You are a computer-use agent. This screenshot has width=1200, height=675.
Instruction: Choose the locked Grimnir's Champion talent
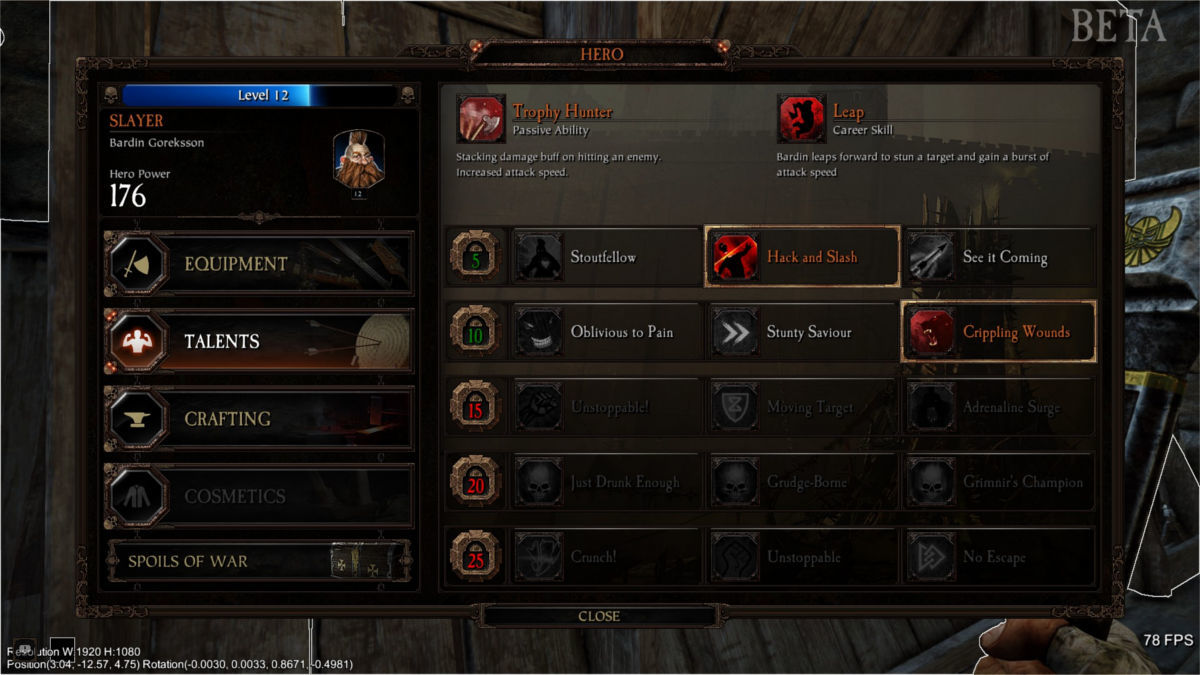pos(998,482)
